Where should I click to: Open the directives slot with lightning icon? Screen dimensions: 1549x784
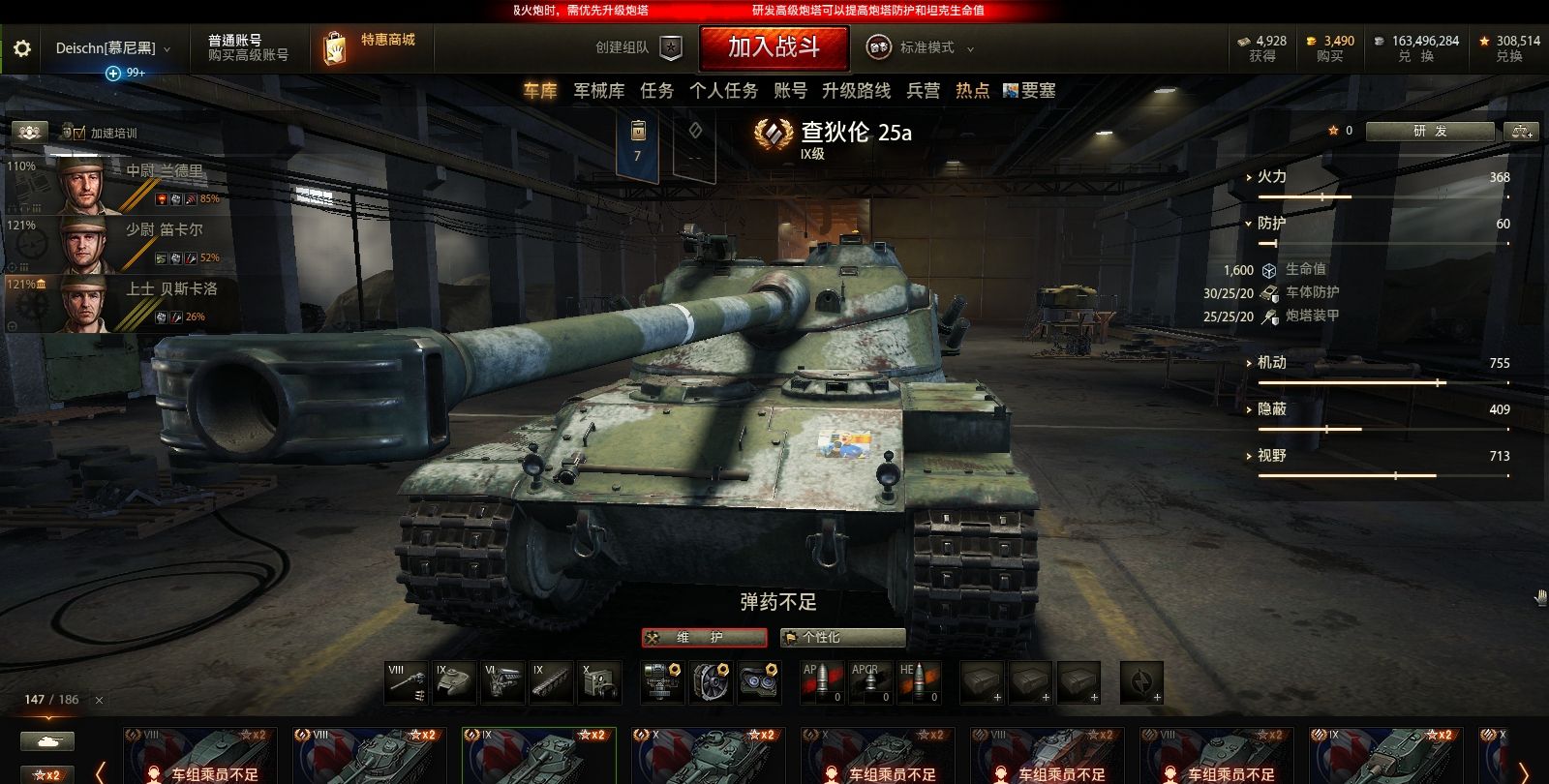click(1141, 682)
